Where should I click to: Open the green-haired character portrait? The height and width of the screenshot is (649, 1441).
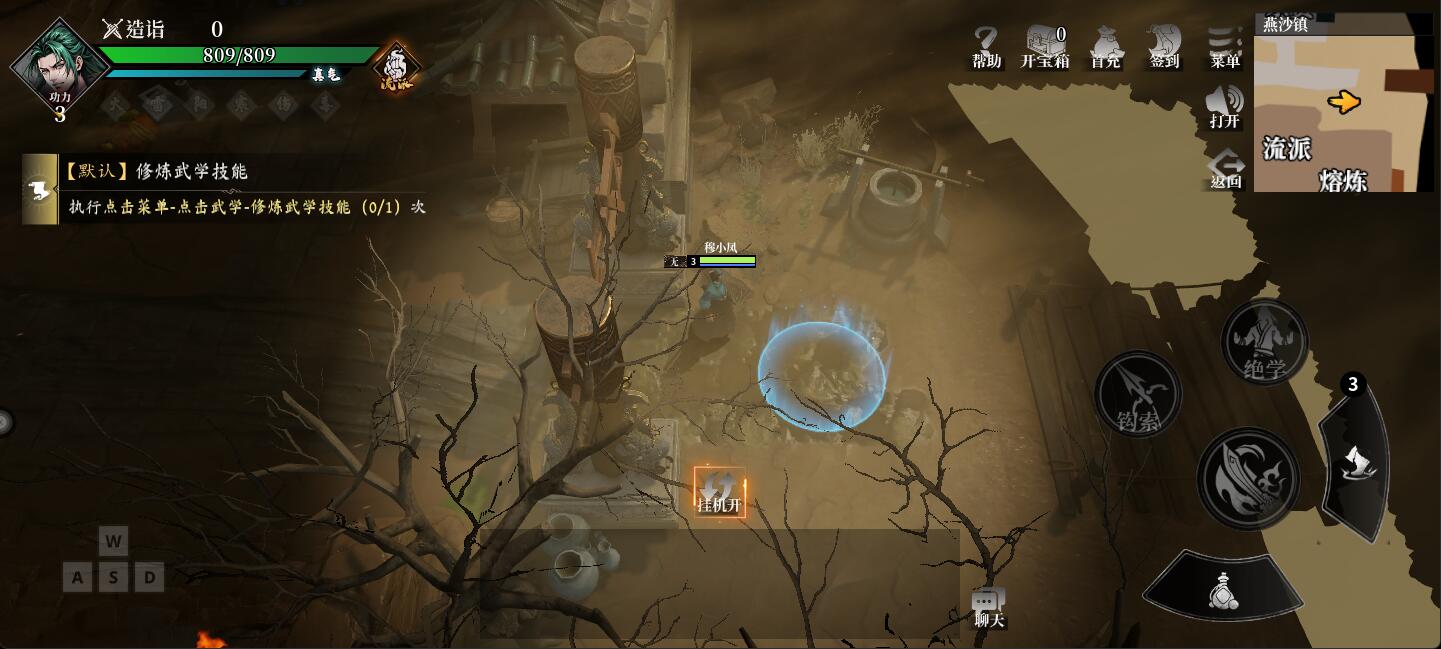click(x=59, y=66)
